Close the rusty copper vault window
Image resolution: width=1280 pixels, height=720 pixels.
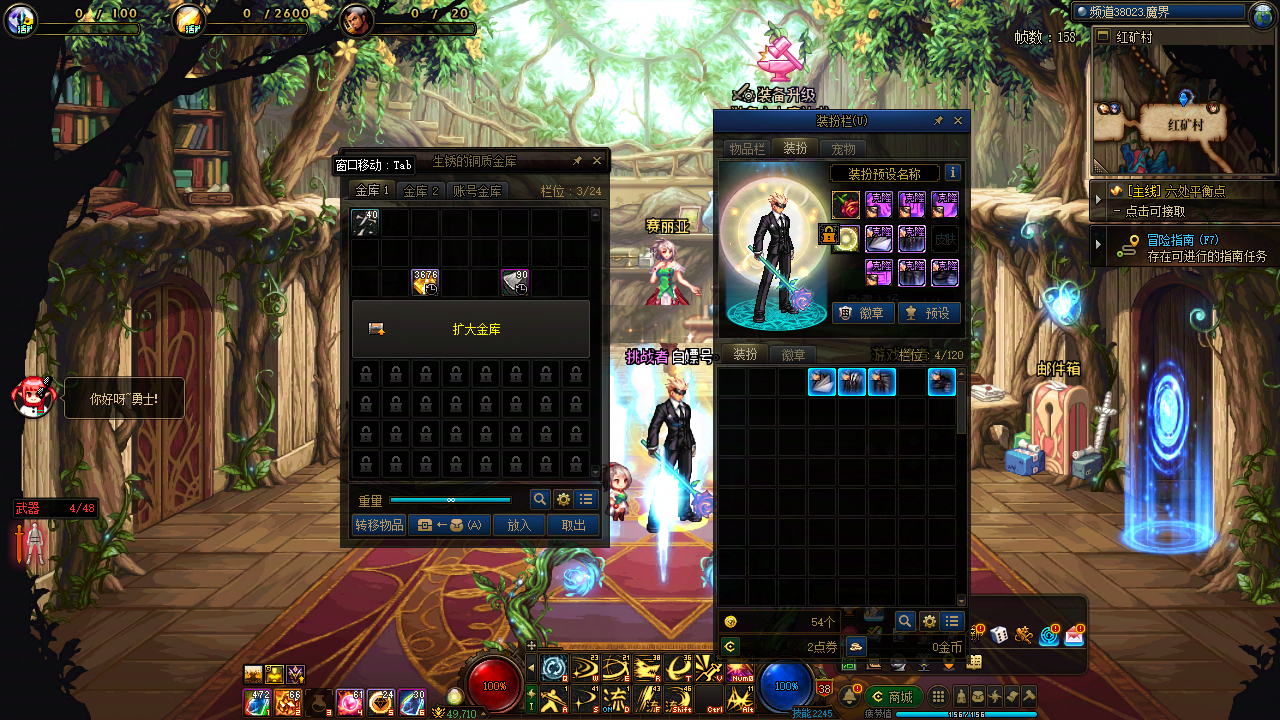[597, 161]
